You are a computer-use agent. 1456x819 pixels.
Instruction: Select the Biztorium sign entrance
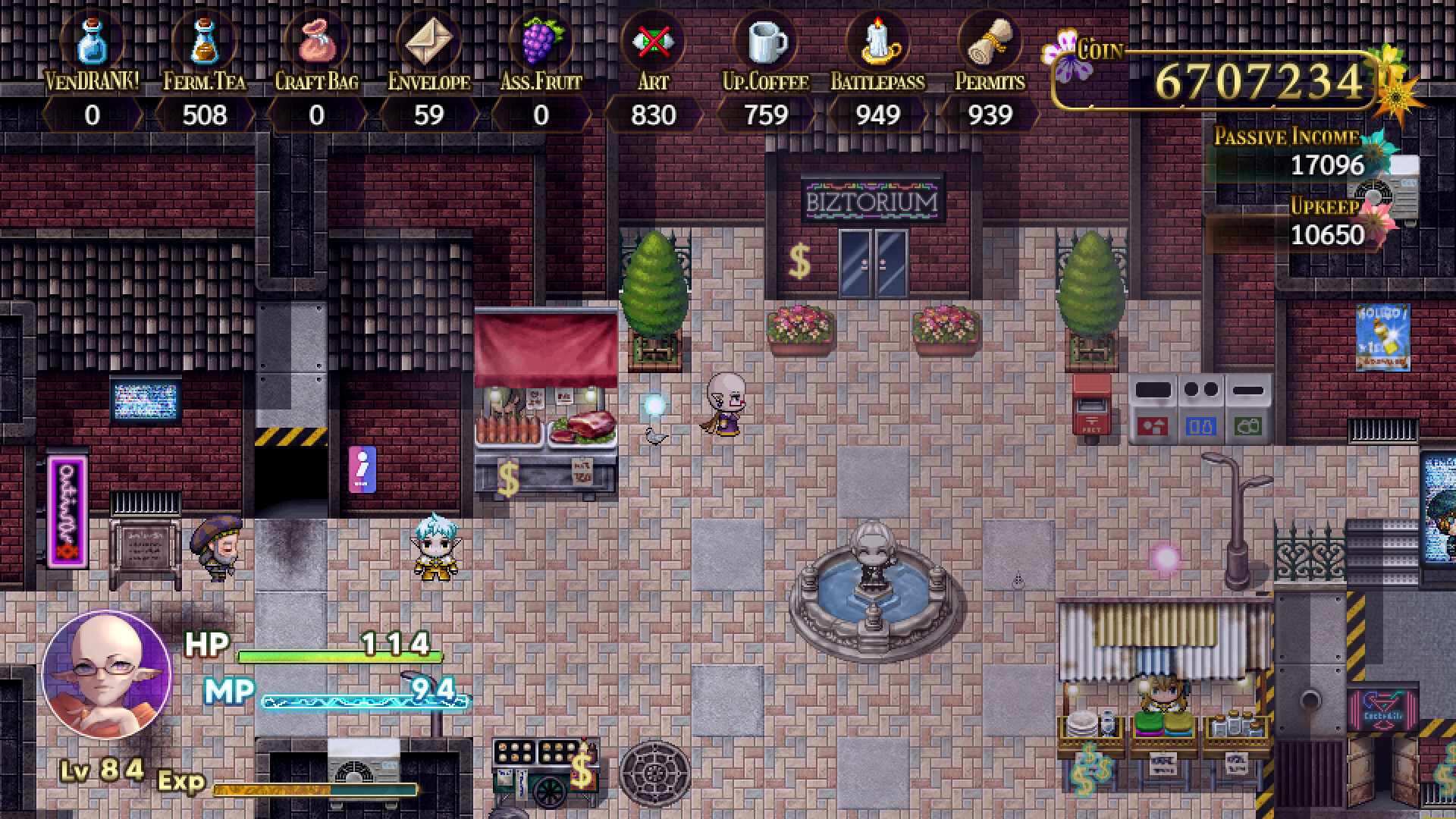[871, 199]
